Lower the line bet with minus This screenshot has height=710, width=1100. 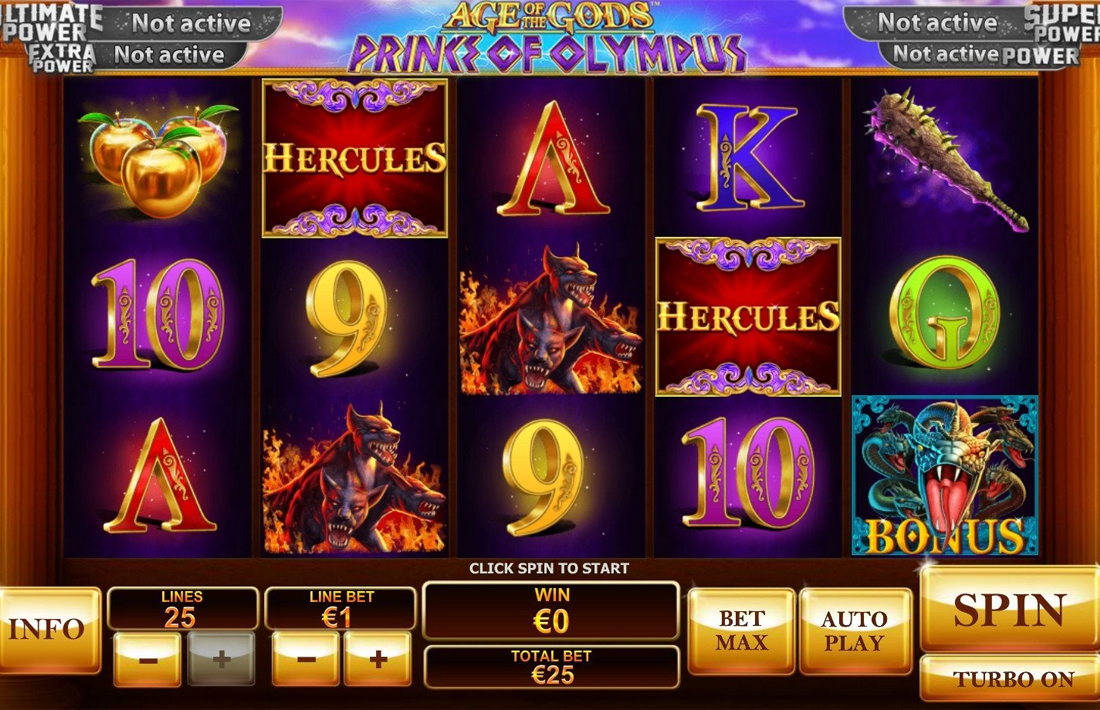pos(306,659)
